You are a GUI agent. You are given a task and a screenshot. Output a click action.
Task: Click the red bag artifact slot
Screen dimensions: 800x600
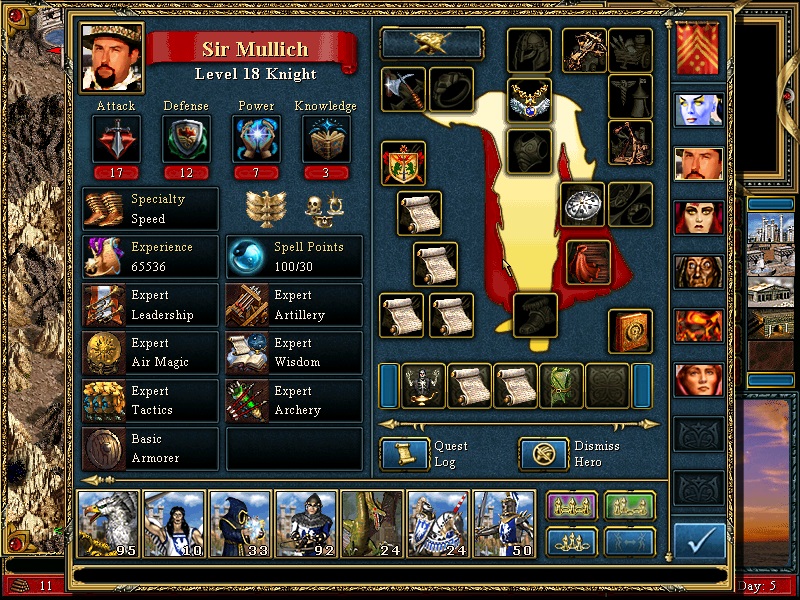click(x=588, y=261)
